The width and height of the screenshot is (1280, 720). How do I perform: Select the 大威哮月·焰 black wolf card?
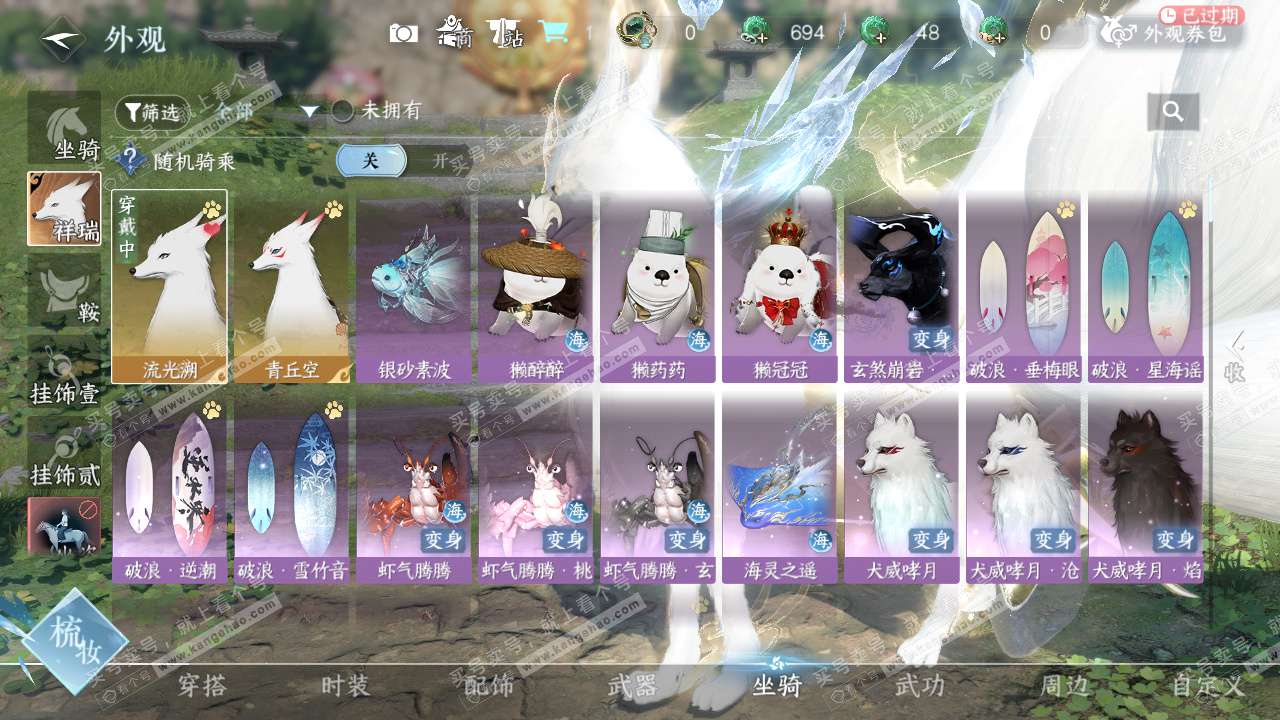(x=1145, y=488)
